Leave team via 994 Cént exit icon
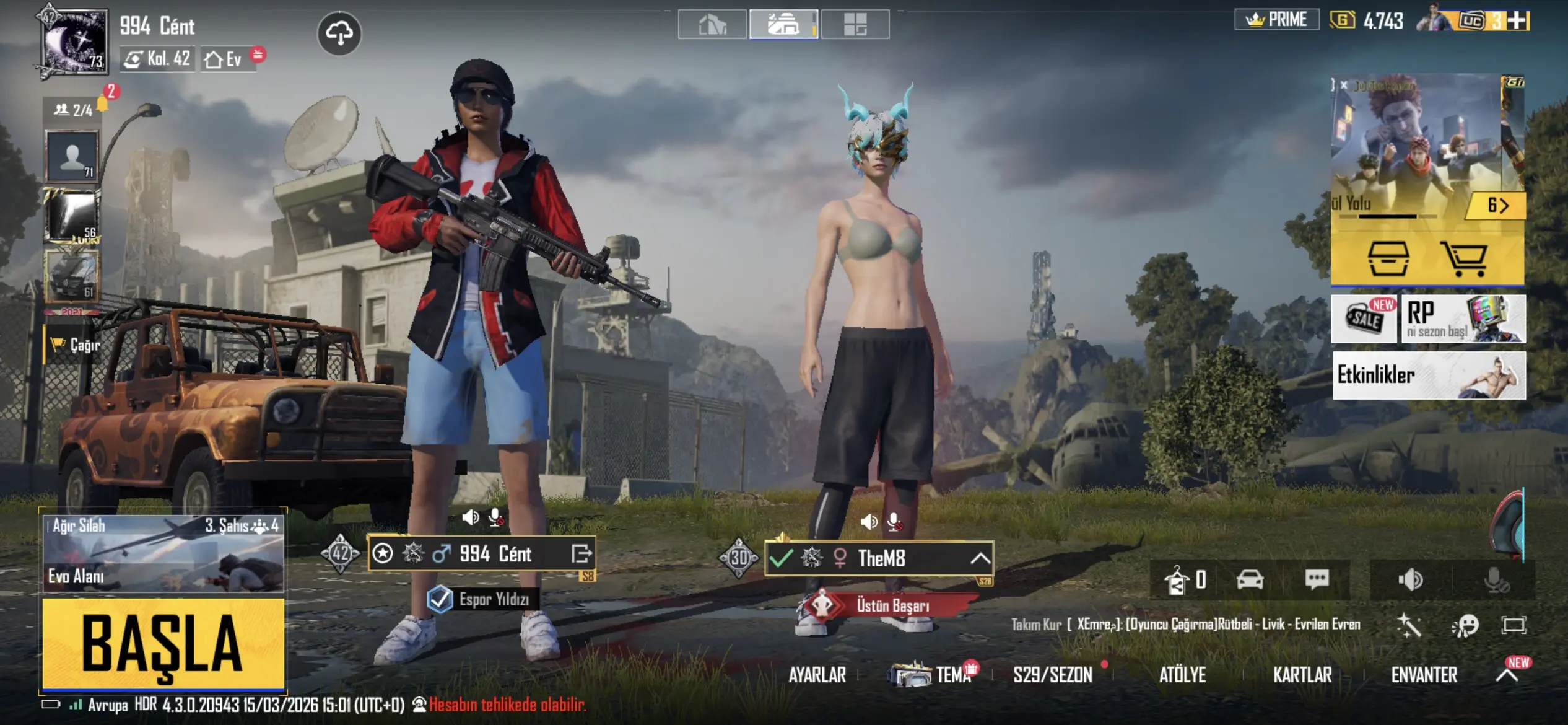 tap(581, 553)
